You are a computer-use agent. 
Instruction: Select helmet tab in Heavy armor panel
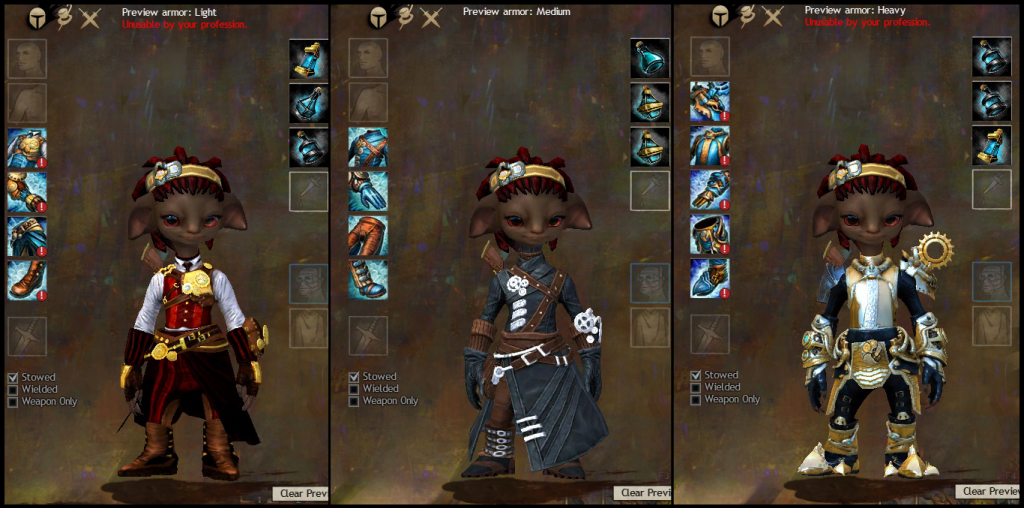(720, 17)
